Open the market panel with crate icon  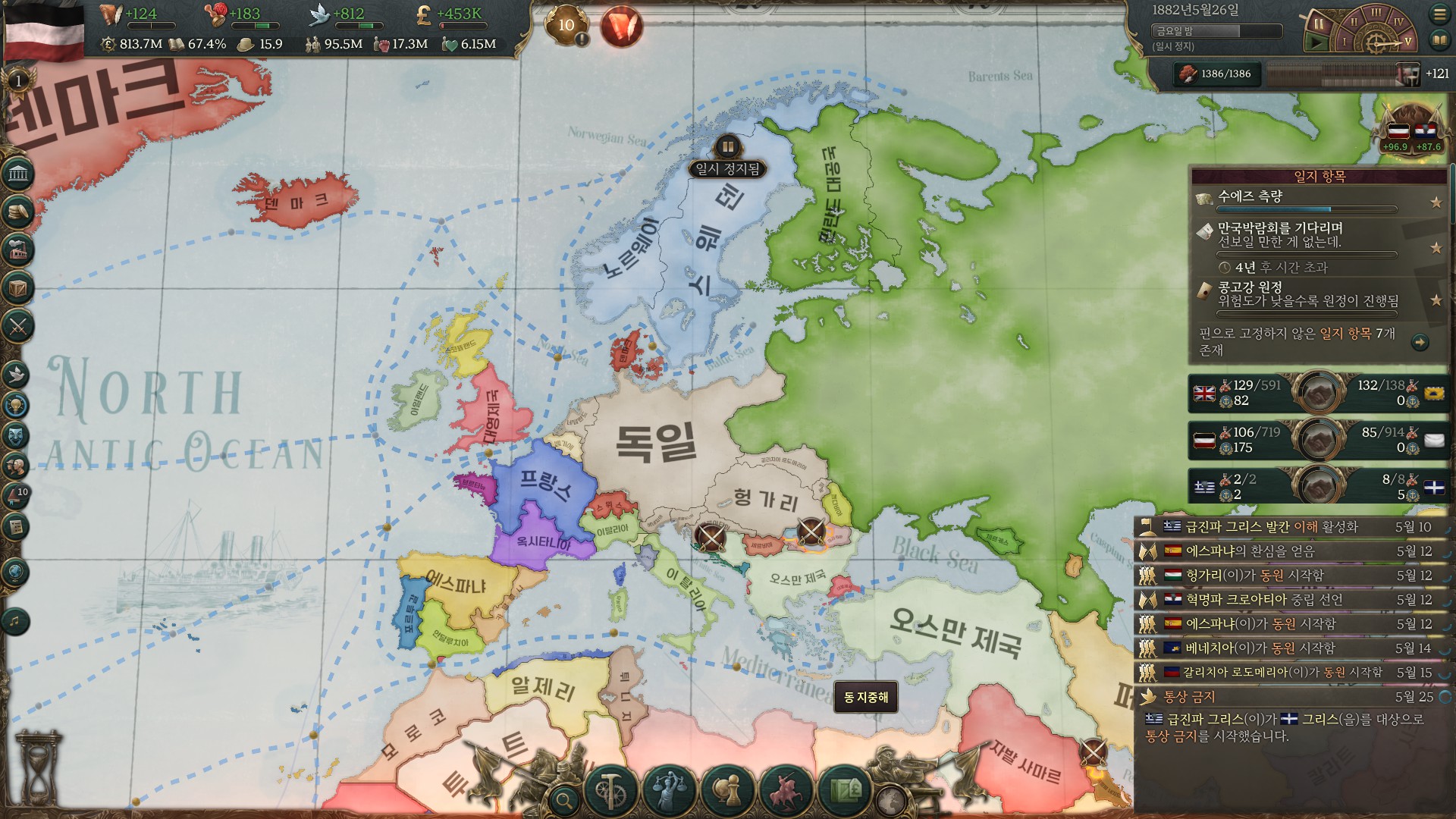(18, 288)
